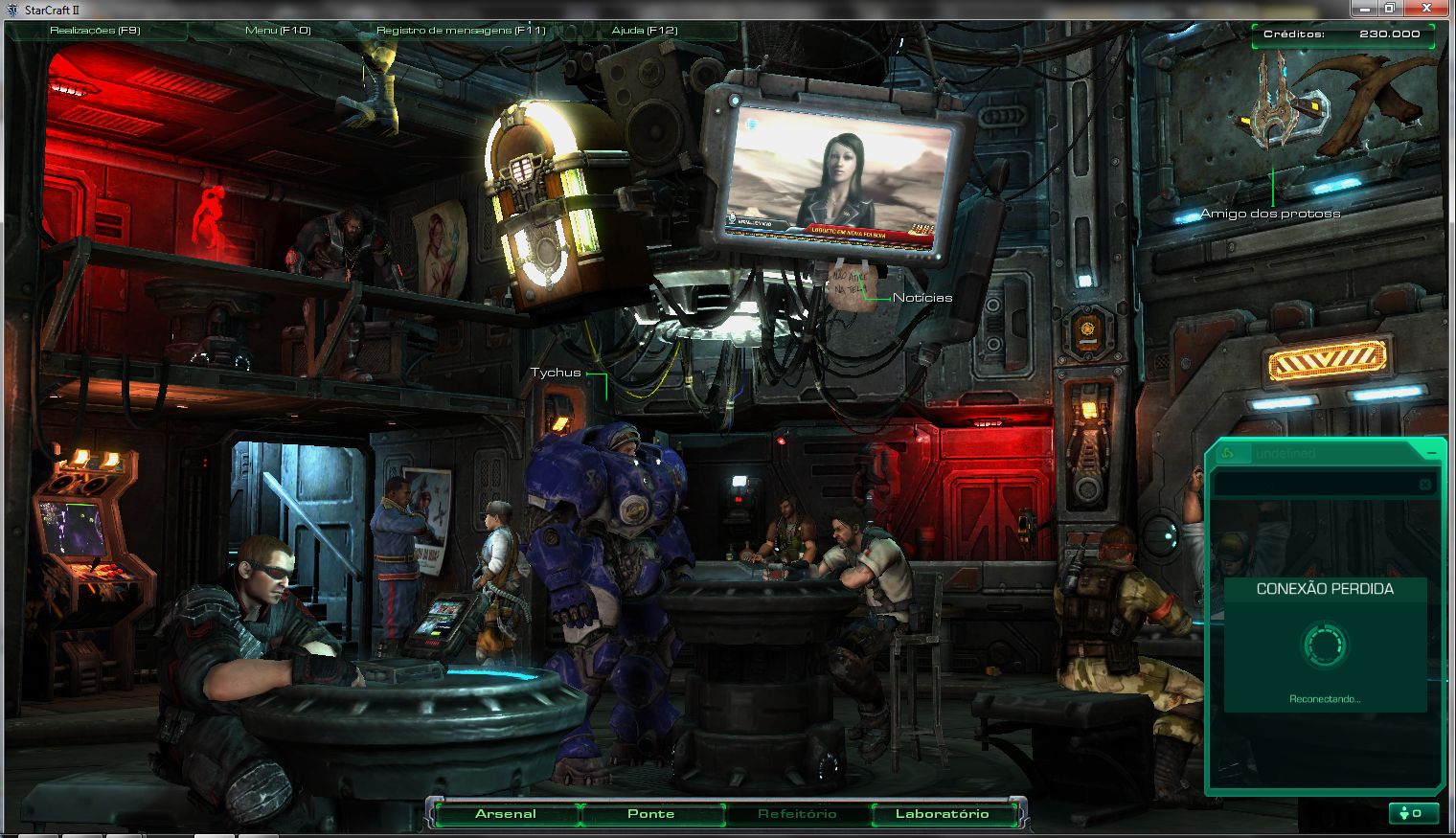Minimize the StarCraft II window
The width and height of the screenshot is (1456, 838).
click(1366, 9)
